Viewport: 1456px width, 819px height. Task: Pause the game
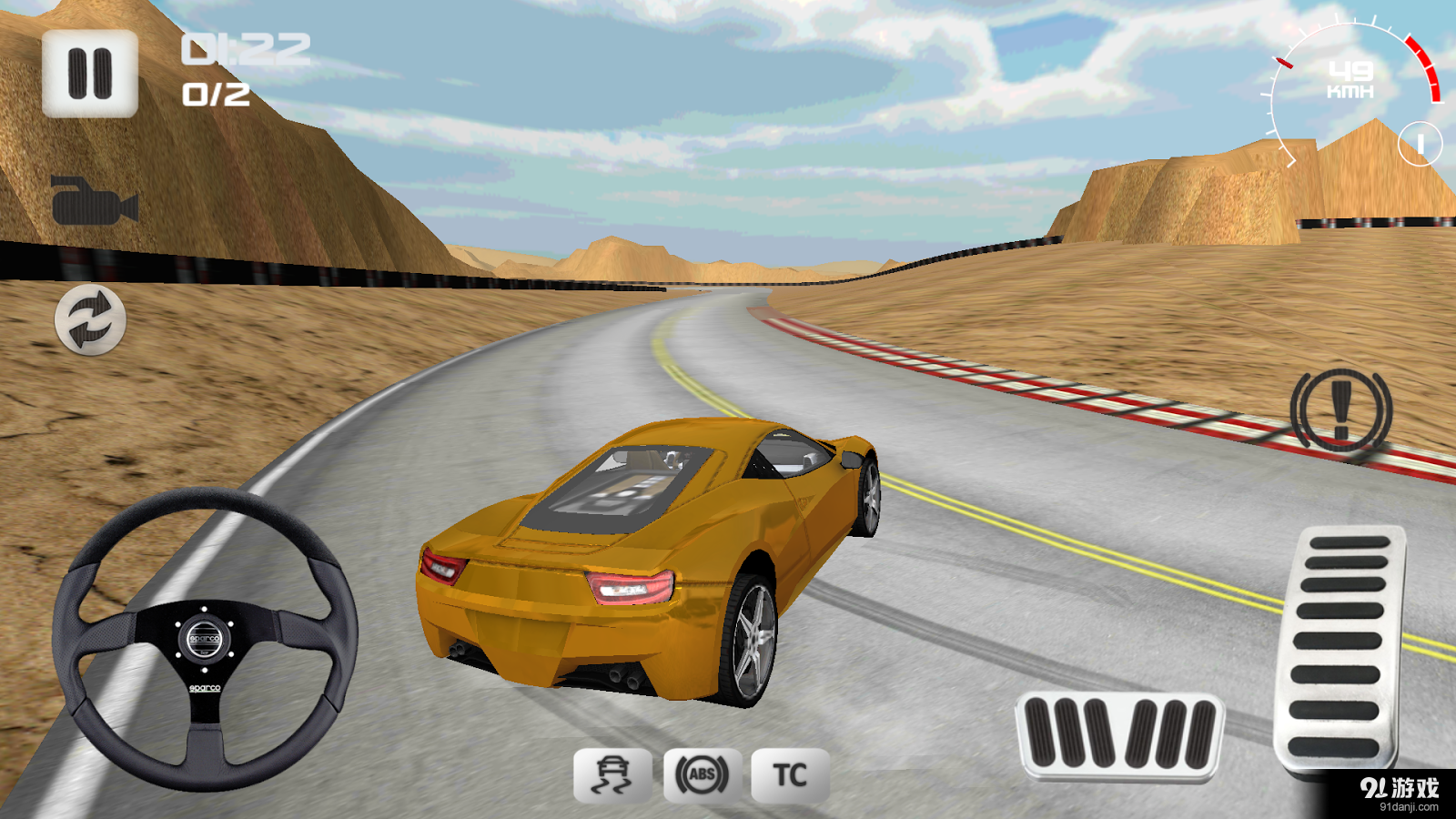pos(89,74)
